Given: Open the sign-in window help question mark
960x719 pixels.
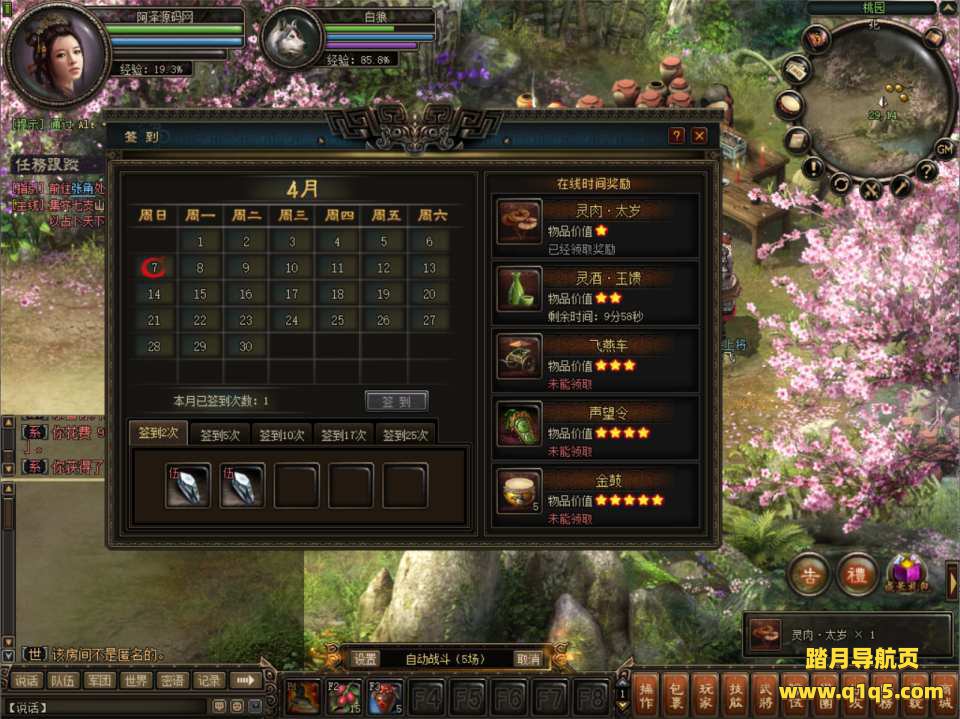Looking at the screenshot, I should (x=677, y=135).
